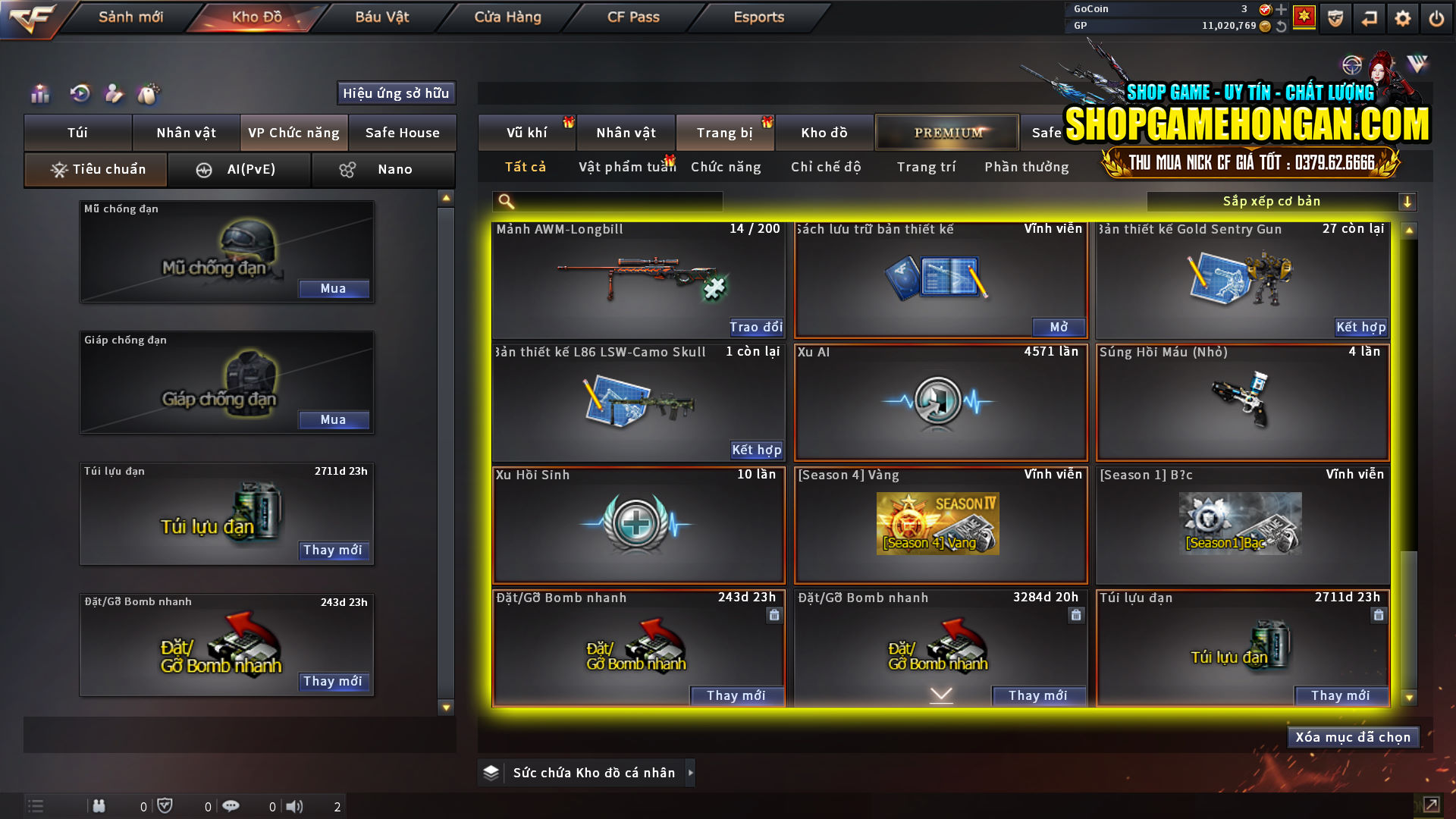Switch to the AI(PvE) filter
Screen dimensions: 1456x819
tap(240, 169)
